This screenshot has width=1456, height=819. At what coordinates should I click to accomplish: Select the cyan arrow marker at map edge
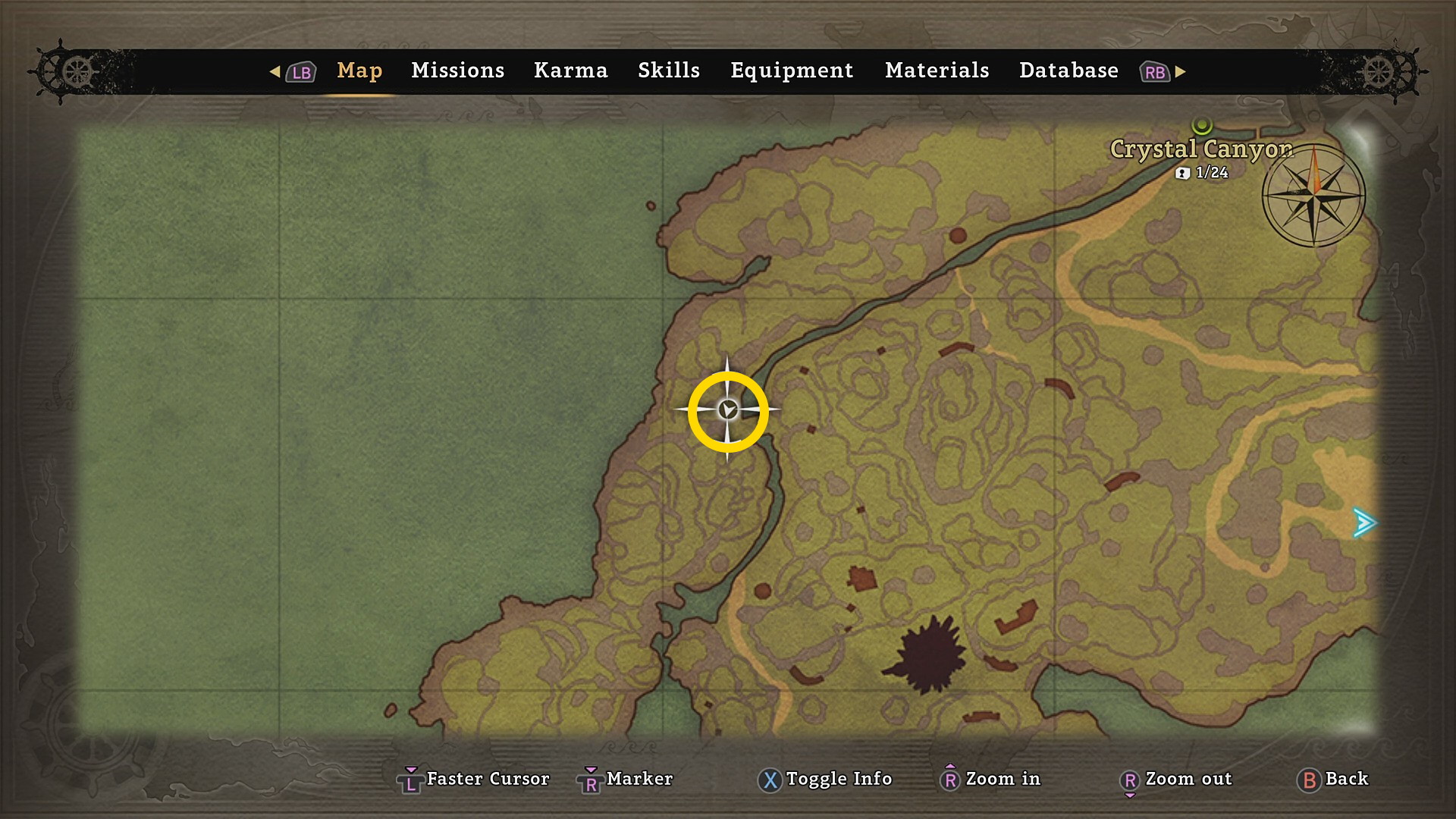tap(1364, 522)
